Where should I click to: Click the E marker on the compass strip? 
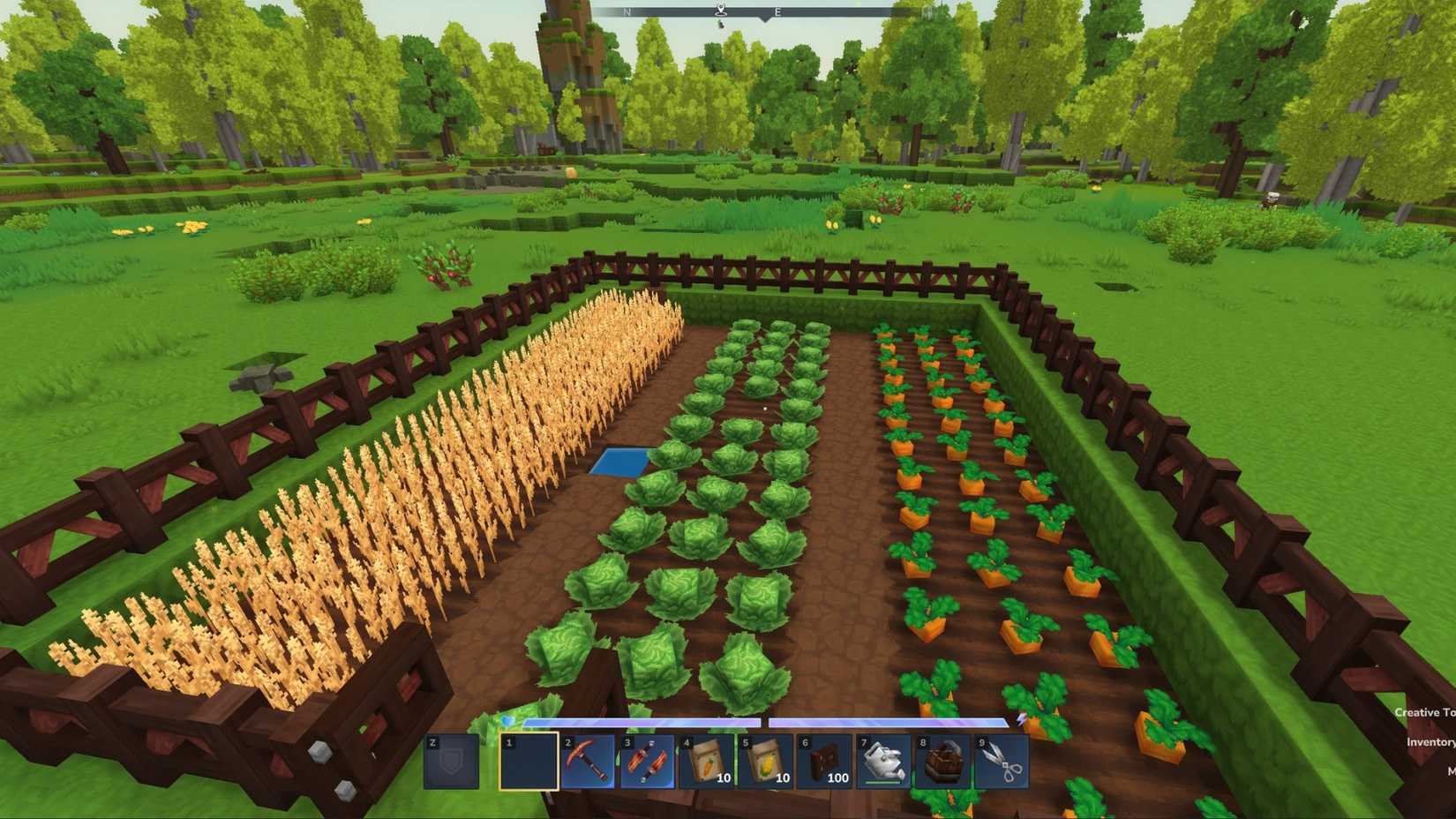[x=777, y=12]
